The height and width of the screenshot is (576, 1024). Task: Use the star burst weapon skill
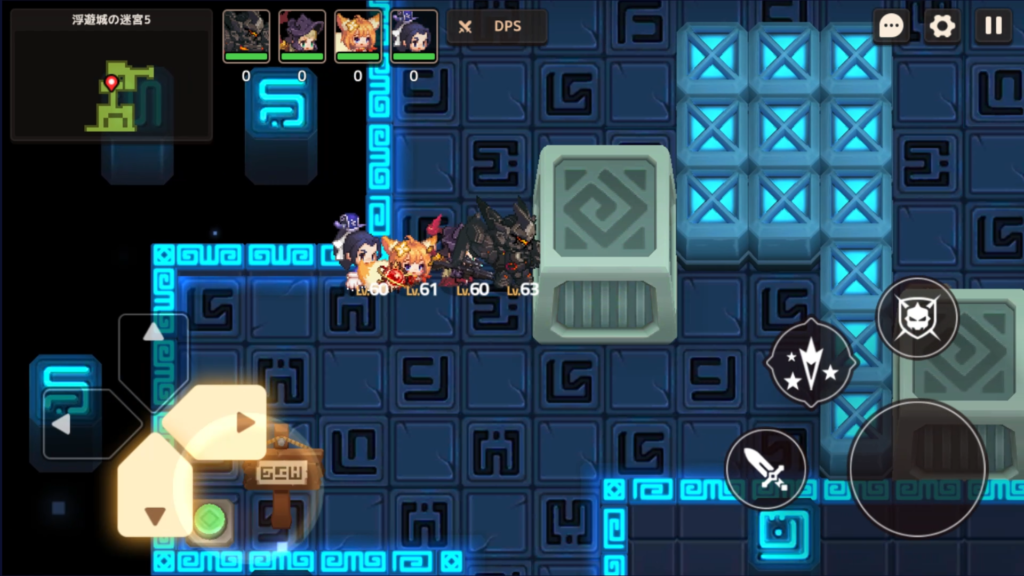coord(811,362)
